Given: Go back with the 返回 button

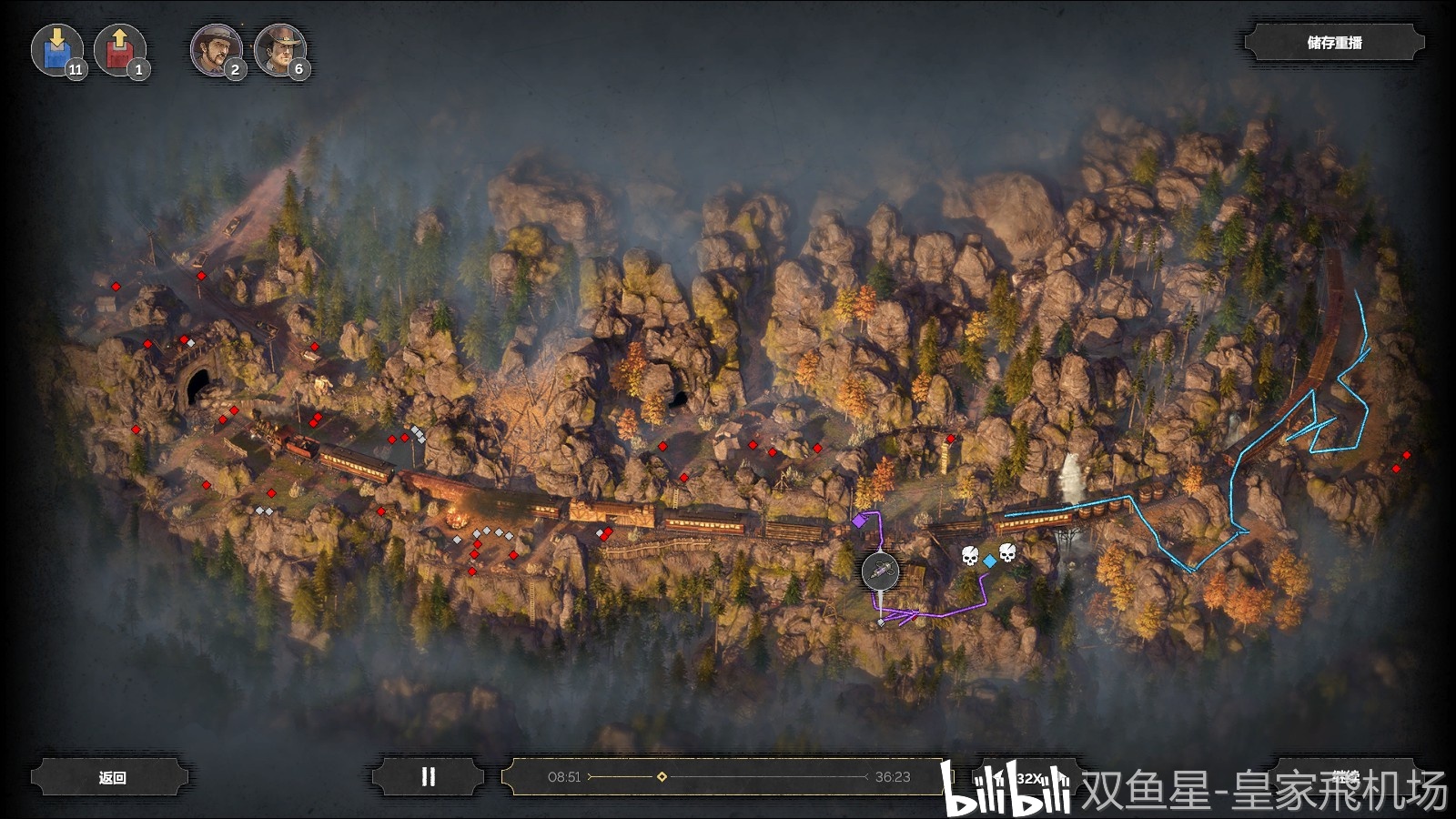Looking at the screenshot, I should 112,777.
